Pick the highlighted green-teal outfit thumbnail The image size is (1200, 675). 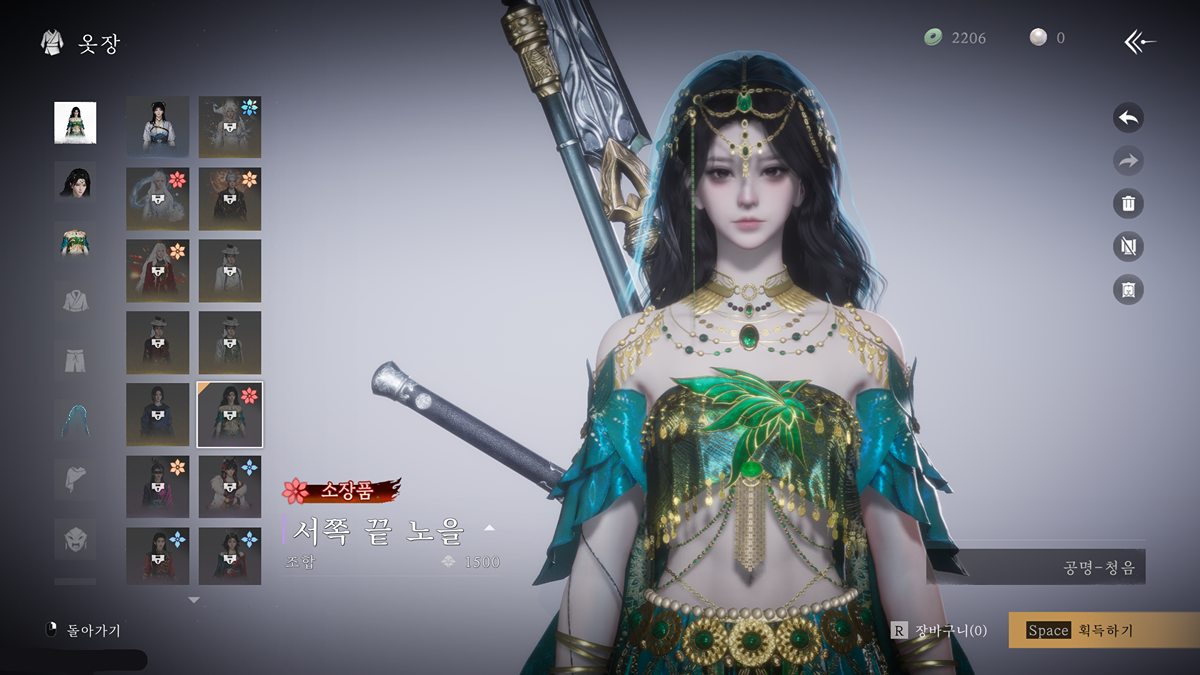230,414
